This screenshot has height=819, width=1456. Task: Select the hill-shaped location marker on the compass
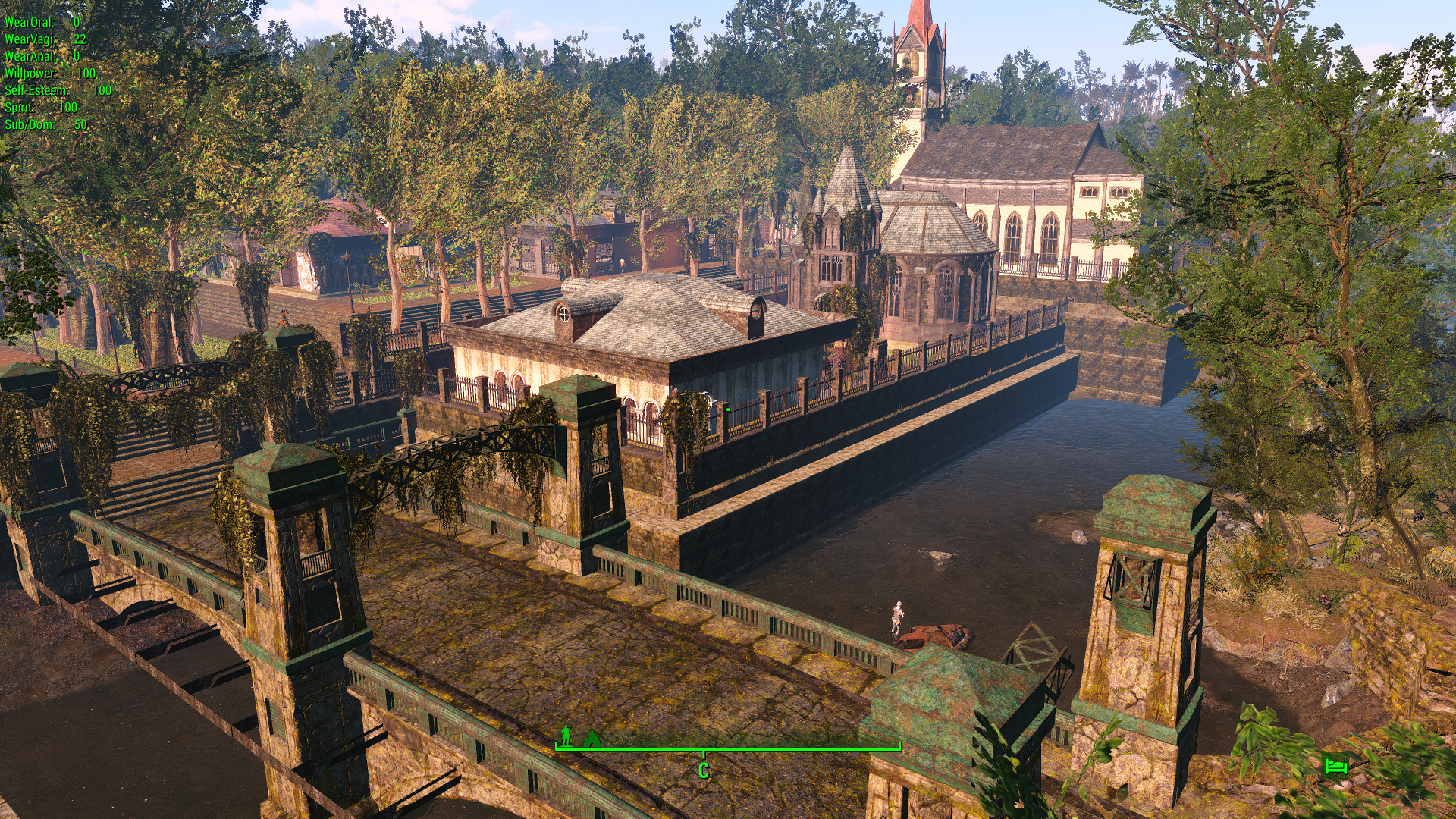591,739
